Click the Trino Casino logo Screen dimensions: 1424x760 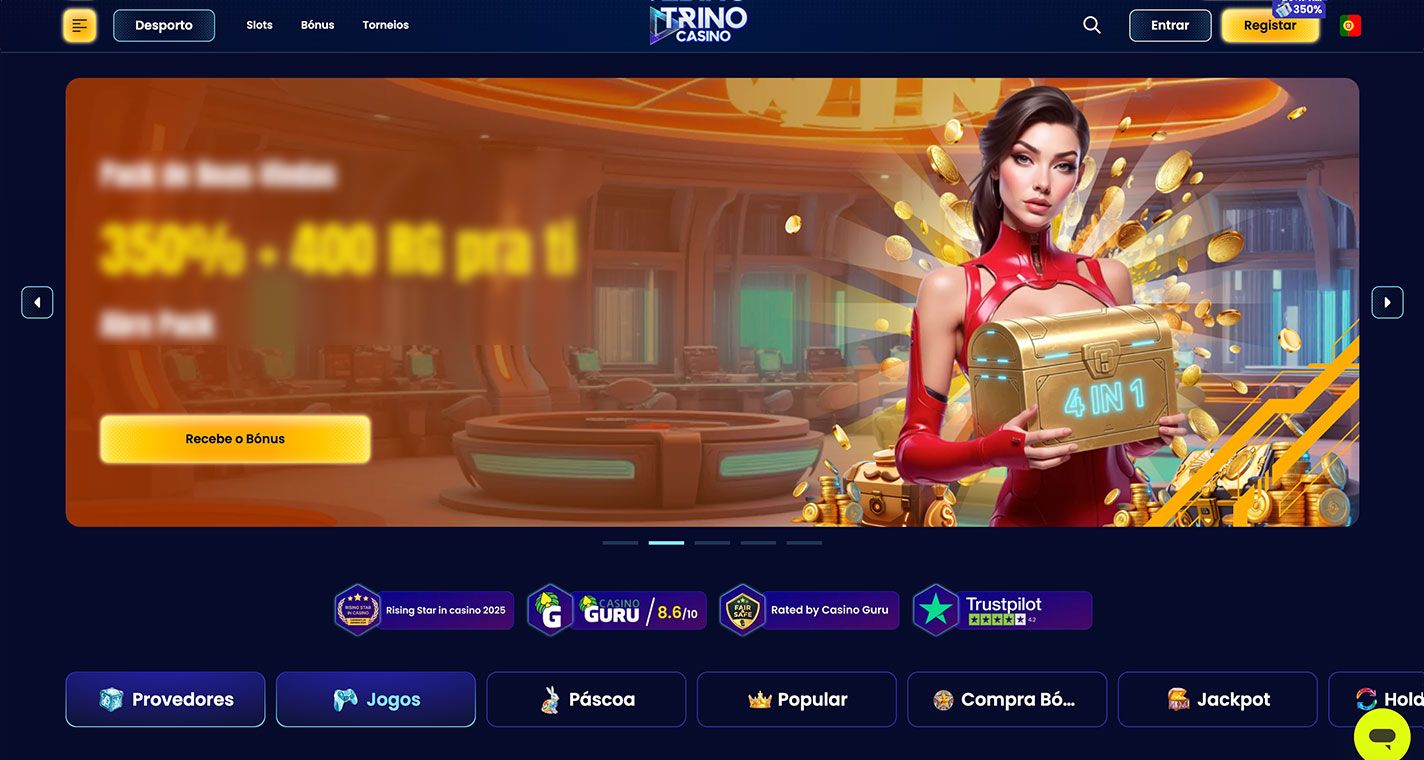click(x=698, y=24)
